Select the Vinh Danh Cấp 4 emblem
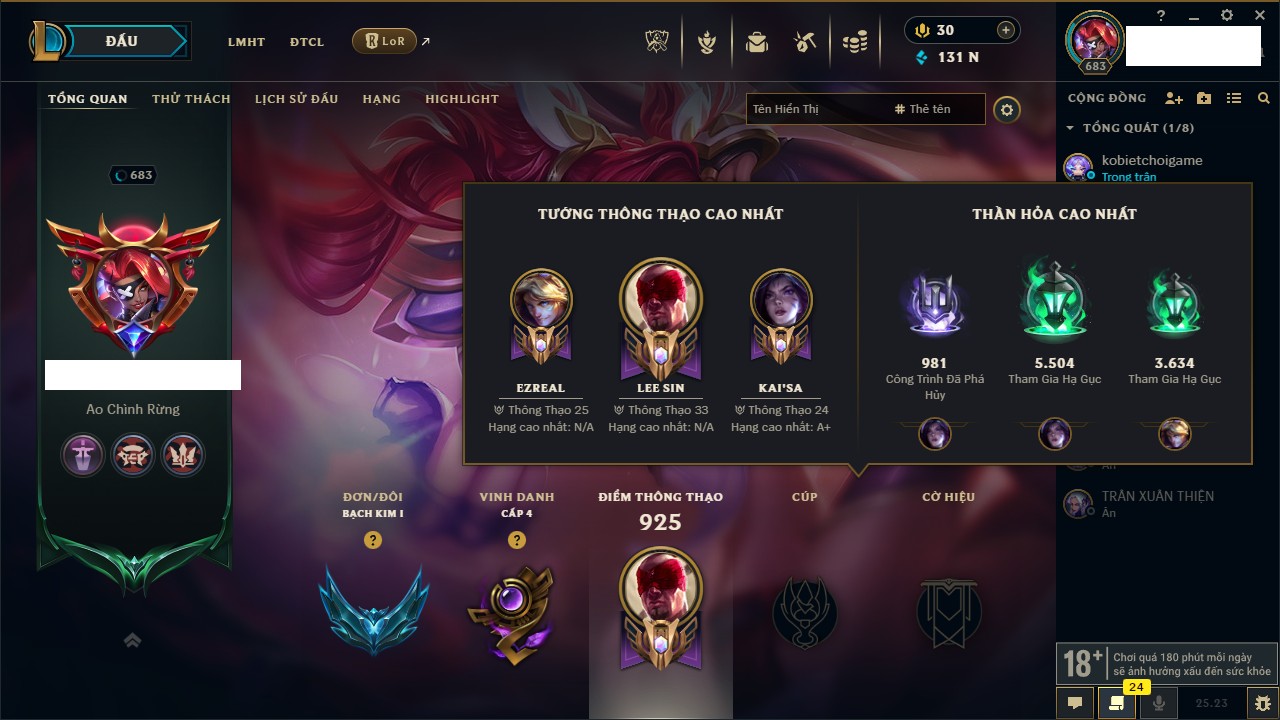This screenshot has width=1280, height=720. click(x=516, y=612)
